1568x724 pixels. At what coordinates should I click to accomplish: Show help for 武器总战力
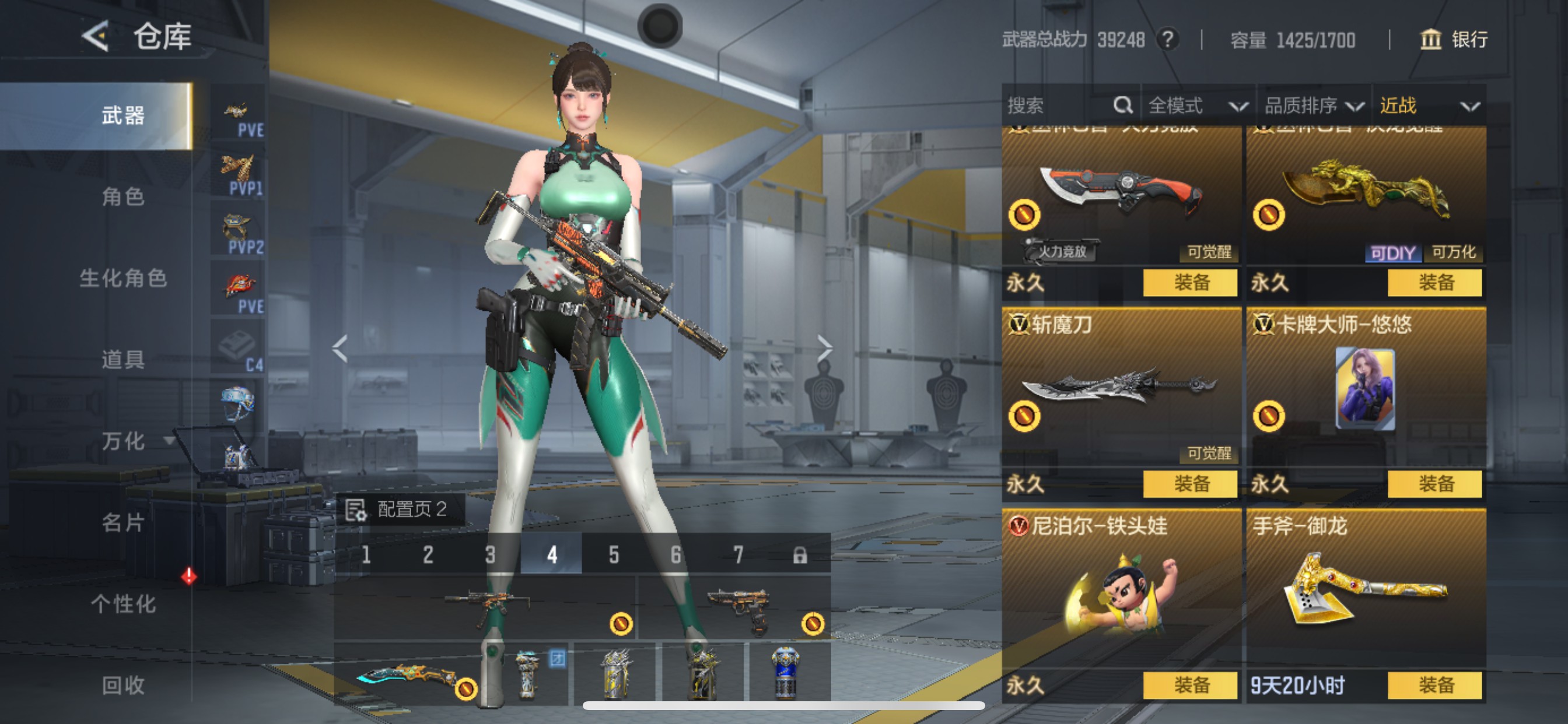point(1167,40)
